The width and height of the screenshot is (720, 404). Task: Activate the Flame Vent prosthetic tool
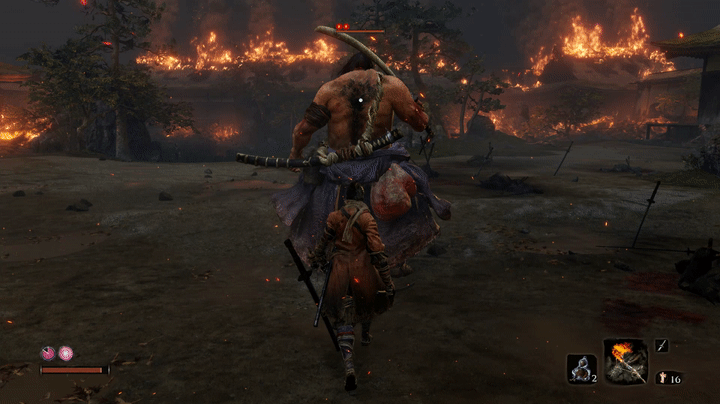click(x=626, y=361)
